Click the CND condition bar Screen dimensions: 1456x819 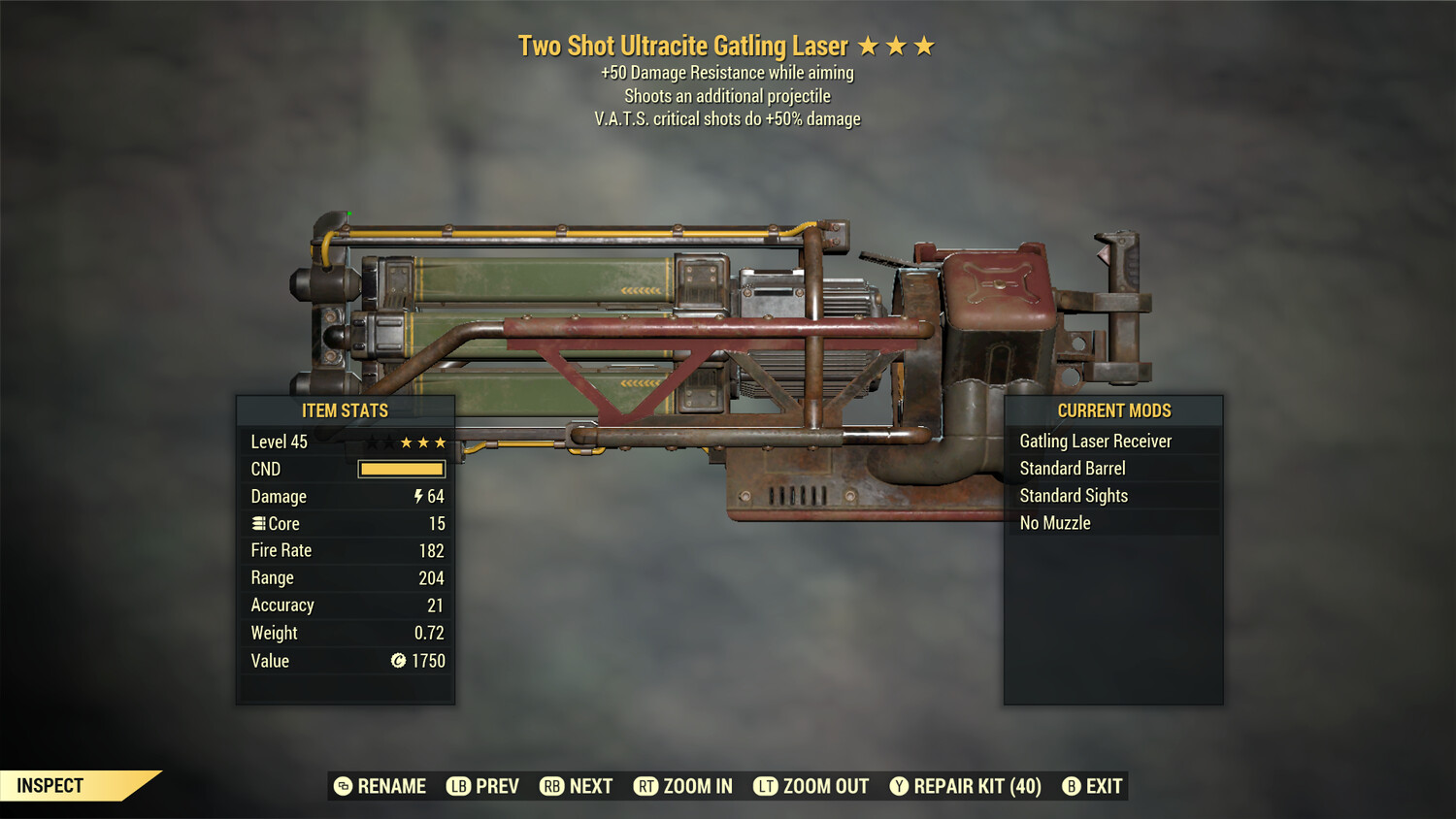(x=401, y=469)
